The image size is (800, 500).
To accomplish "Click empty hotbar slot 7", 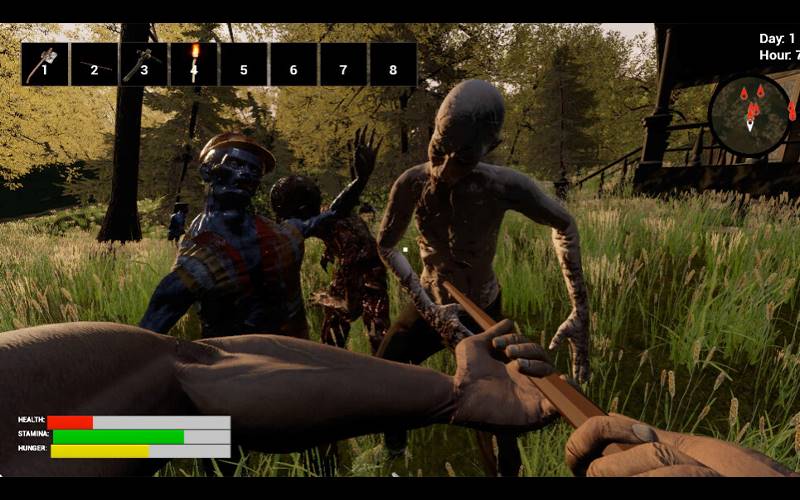I will pyautogui.click(x=343, y=64).
